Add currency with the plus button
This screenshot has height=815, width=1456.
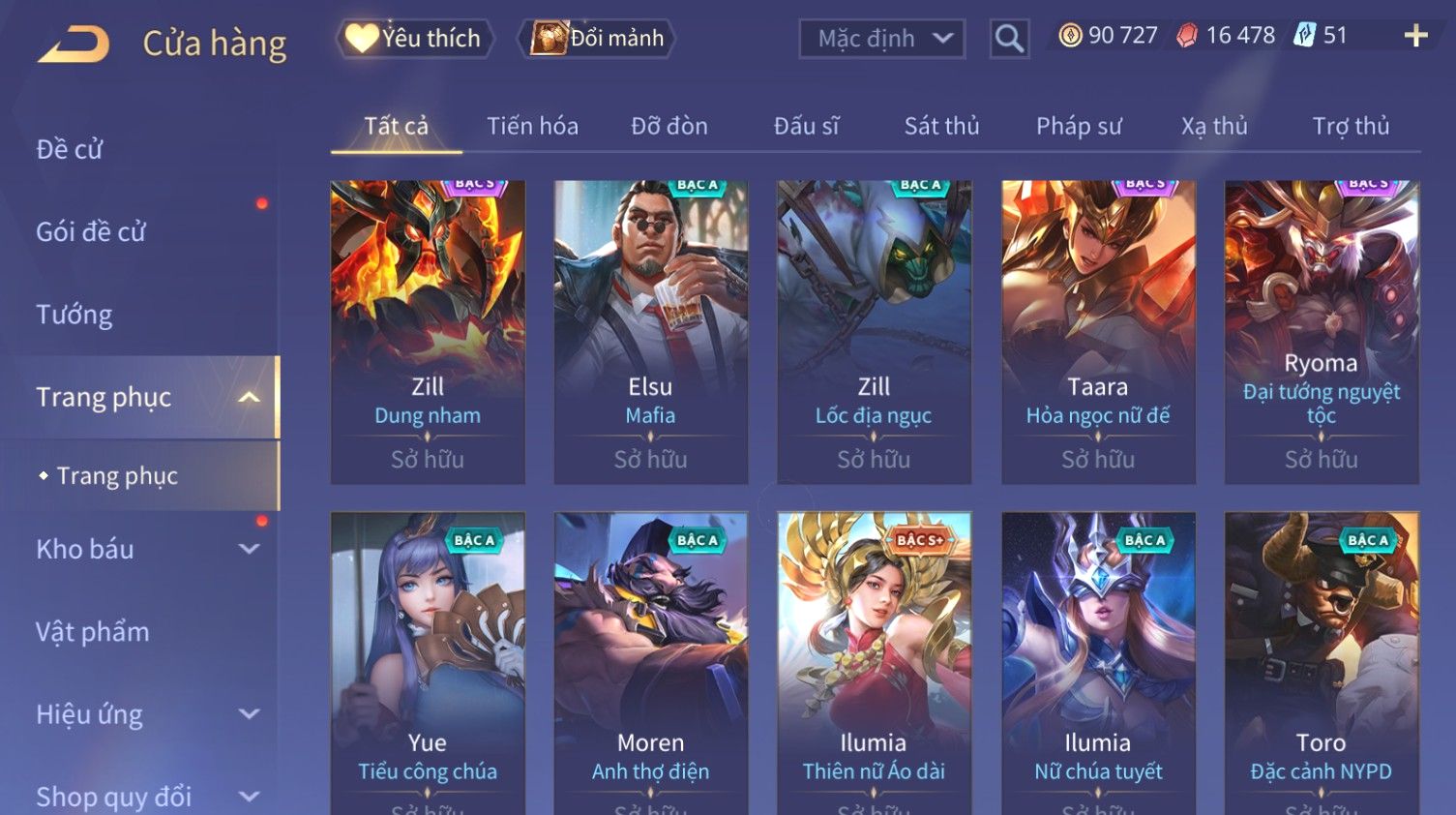(1415, 36)
